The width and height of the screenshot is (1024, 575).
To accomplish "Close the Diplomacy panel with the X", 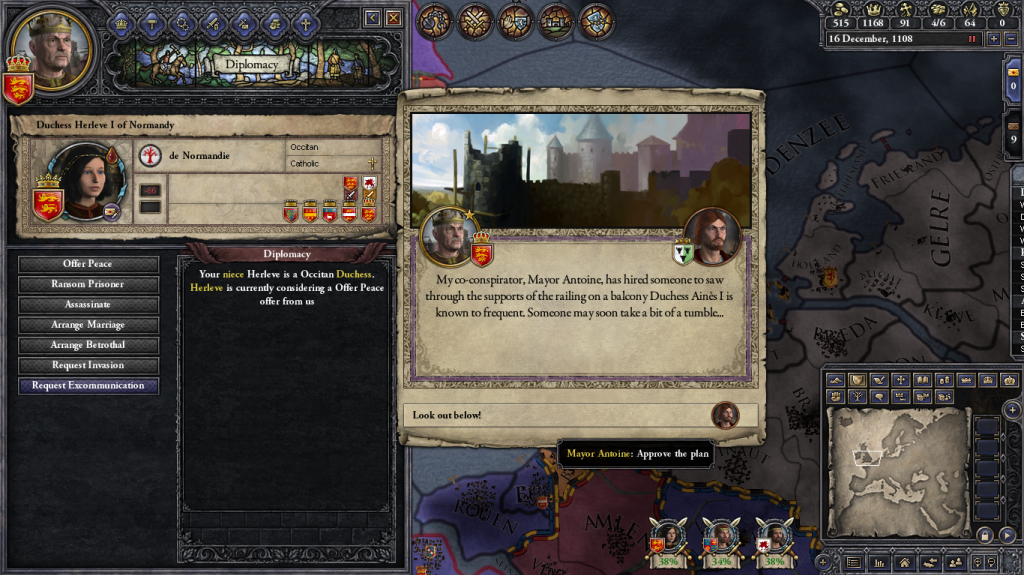I will click(x=394, y=18).
